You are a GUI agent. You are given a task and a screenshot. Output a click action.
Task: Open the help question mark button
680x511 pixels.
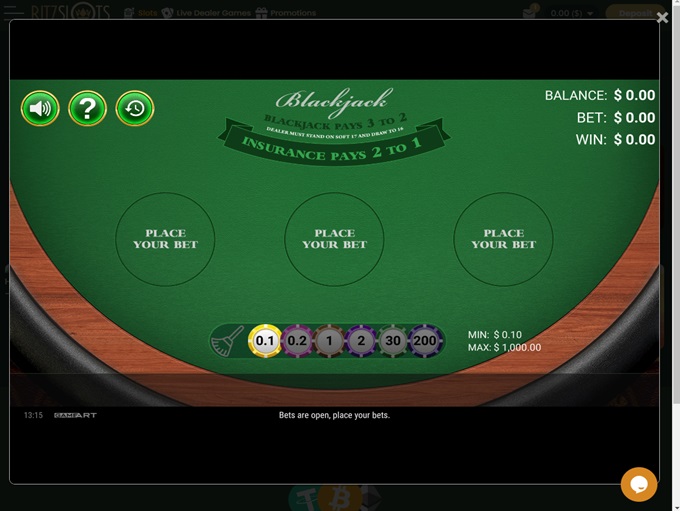pos(88,108)
